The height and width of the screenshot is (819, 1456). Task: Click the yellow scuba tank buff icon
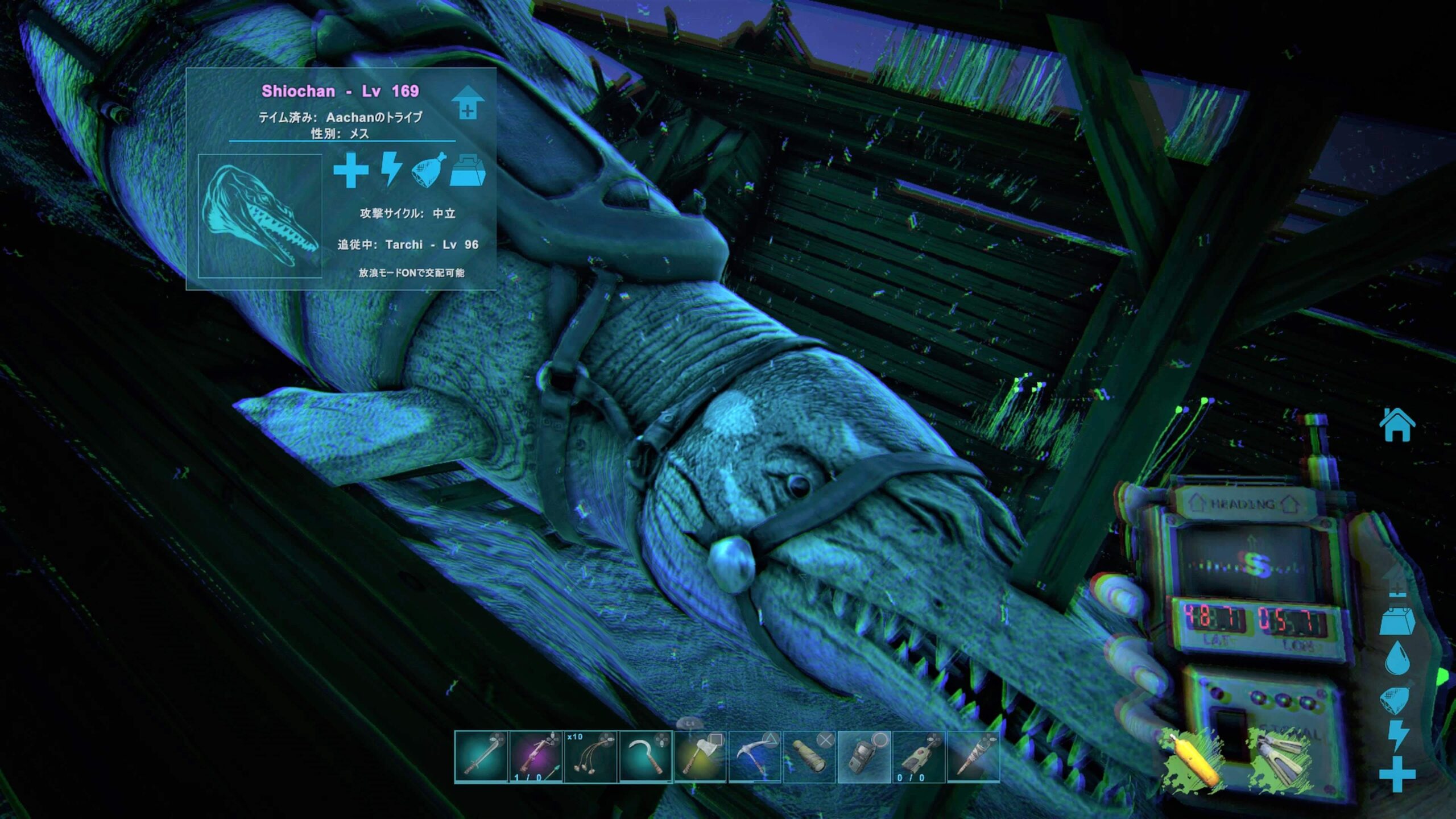pyautogui.click(x=1193, y=759)
